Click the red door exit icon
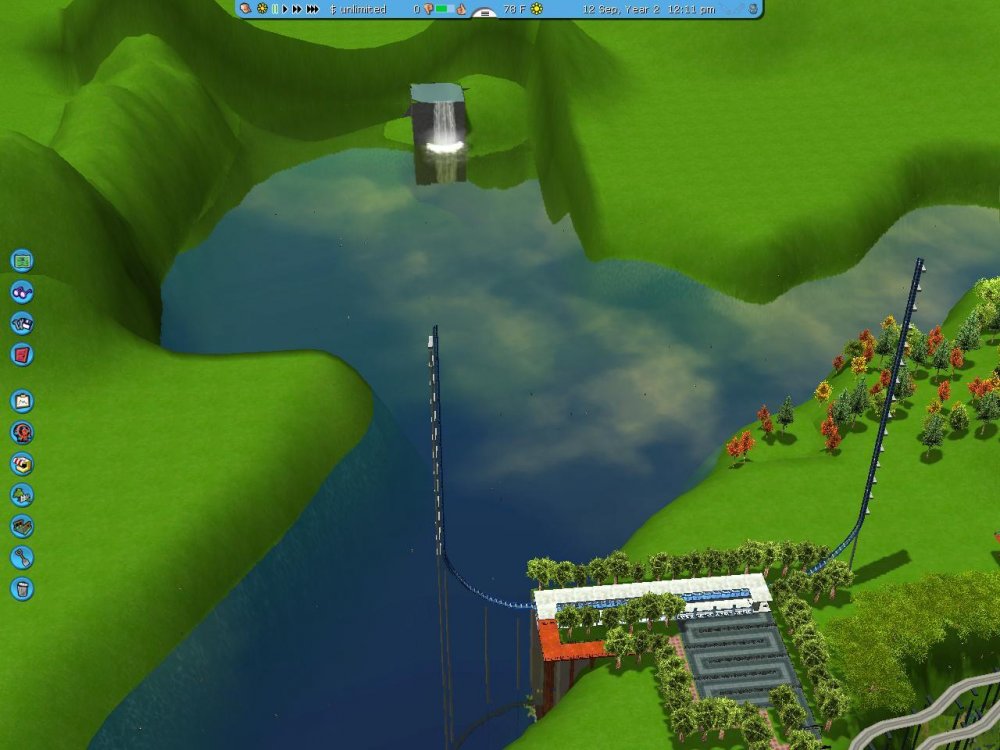This screenshot has height=750, width=1000. [22, 354]
